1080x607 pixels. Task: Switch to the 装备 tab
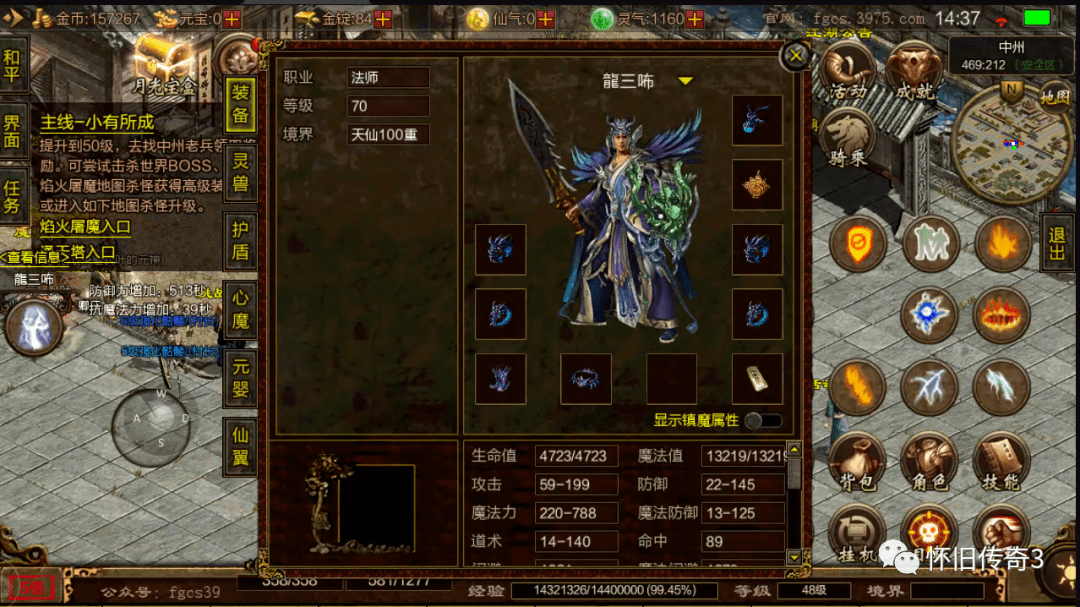point(241,104)
